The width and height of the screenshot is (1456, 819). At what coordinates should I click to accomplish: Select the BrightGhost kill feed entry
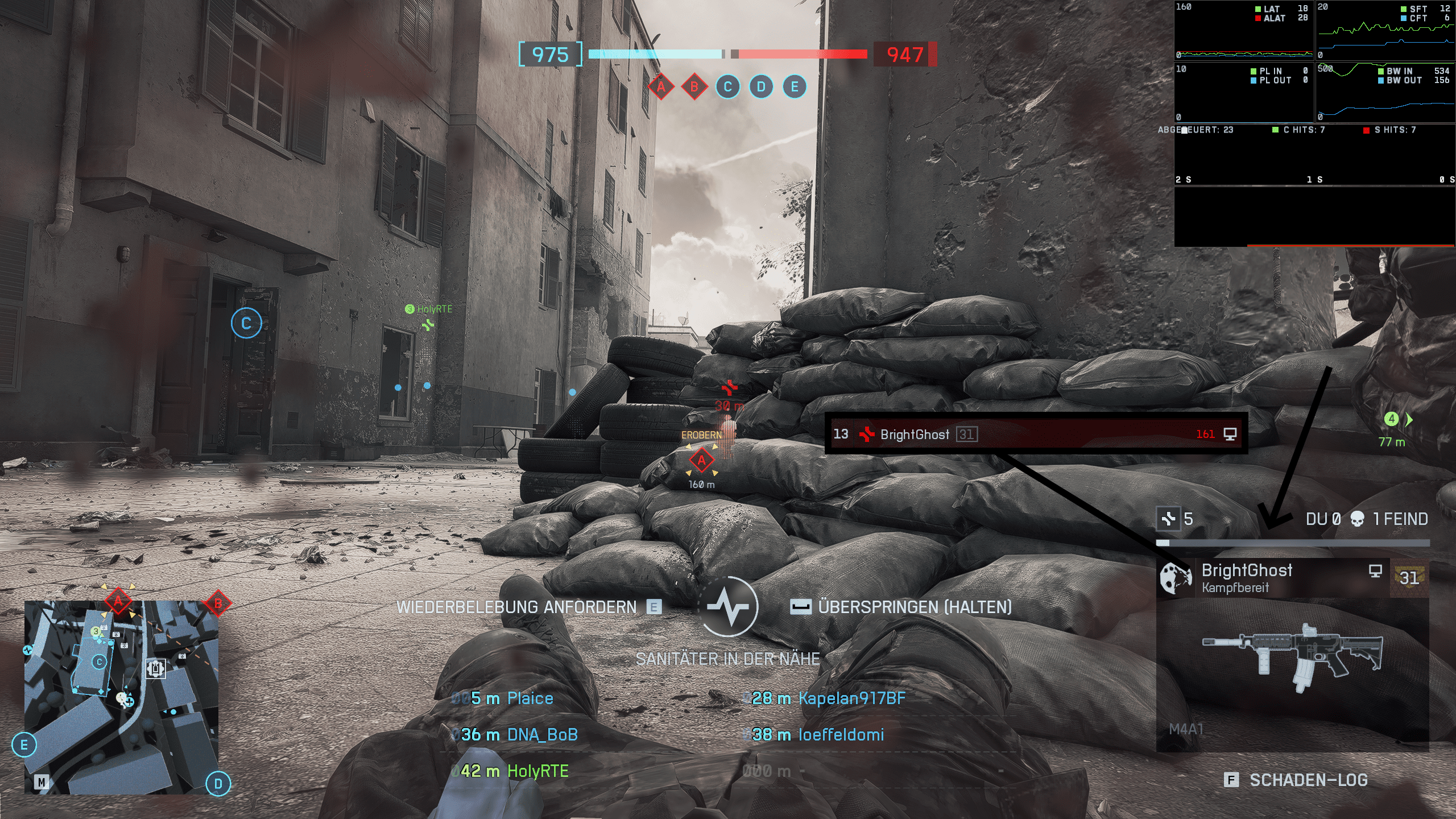(1035, 434)
